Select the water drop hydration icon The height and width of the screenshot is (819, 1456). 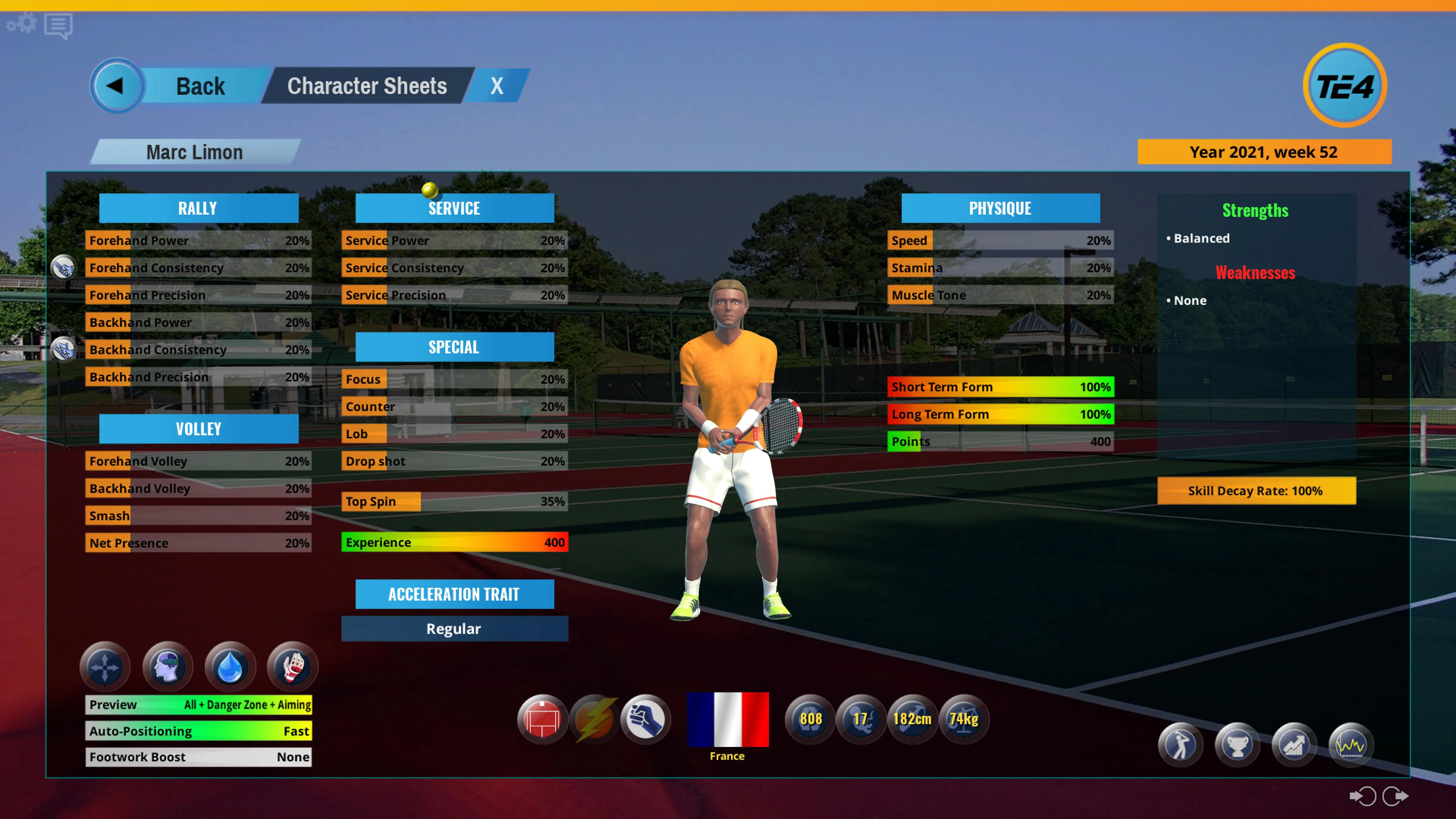click(x=229, y=667)
